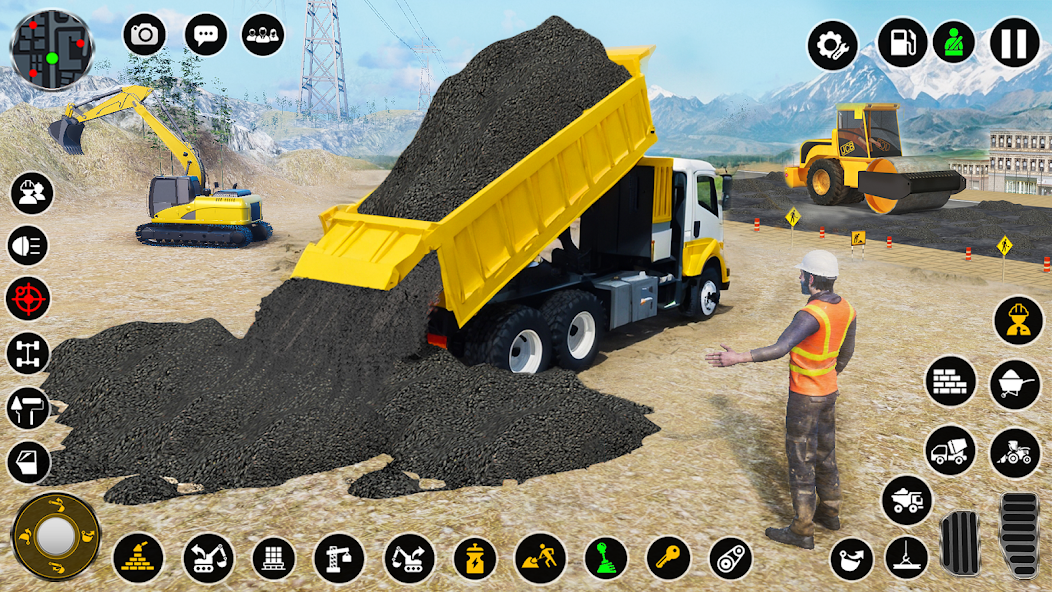The height and width of the screenshot is (592, 1052).
Task: Toggle the headlights icon
Action: click(x=28, y=245)
